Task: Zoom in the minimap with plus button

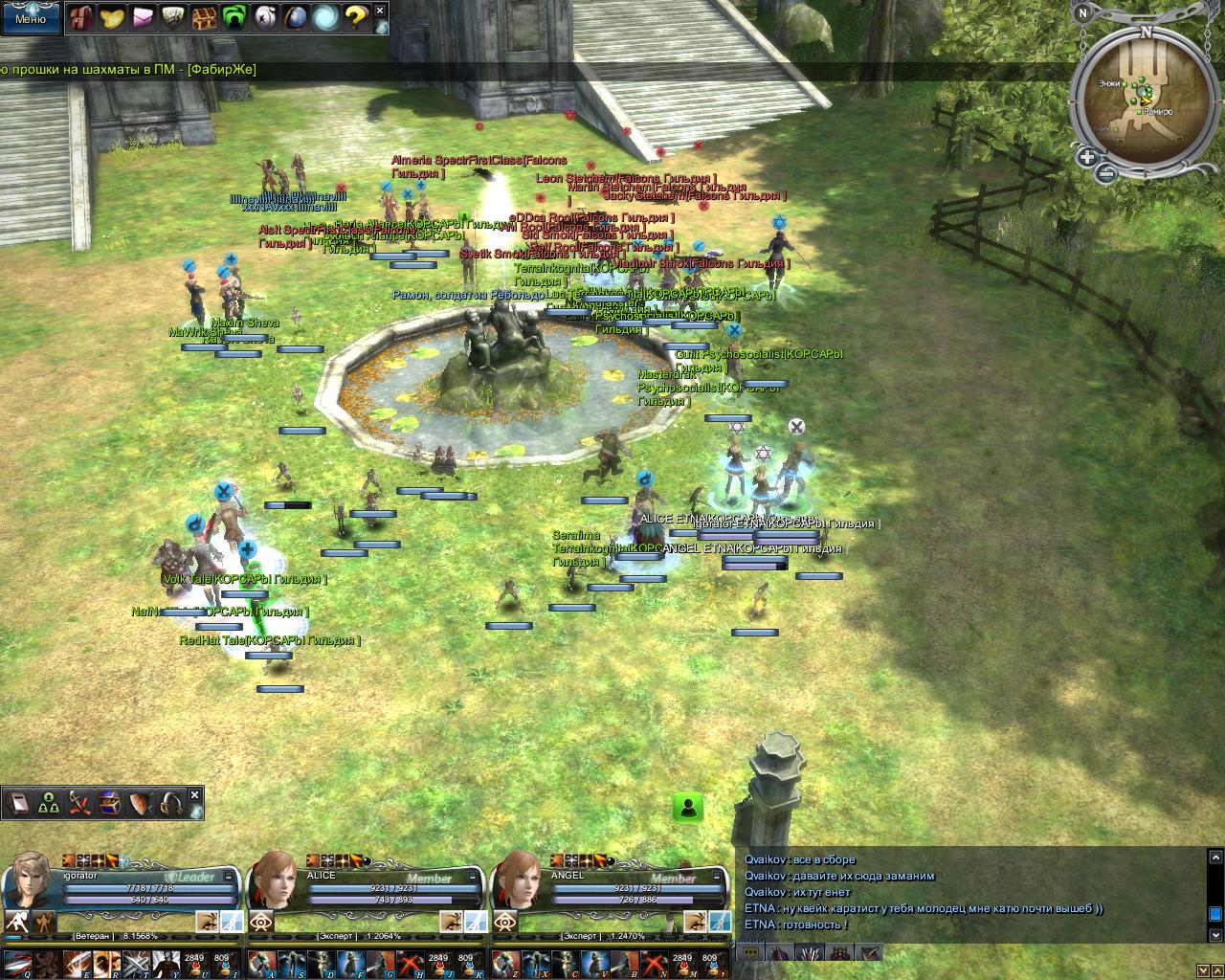Action: (1087, 157)
